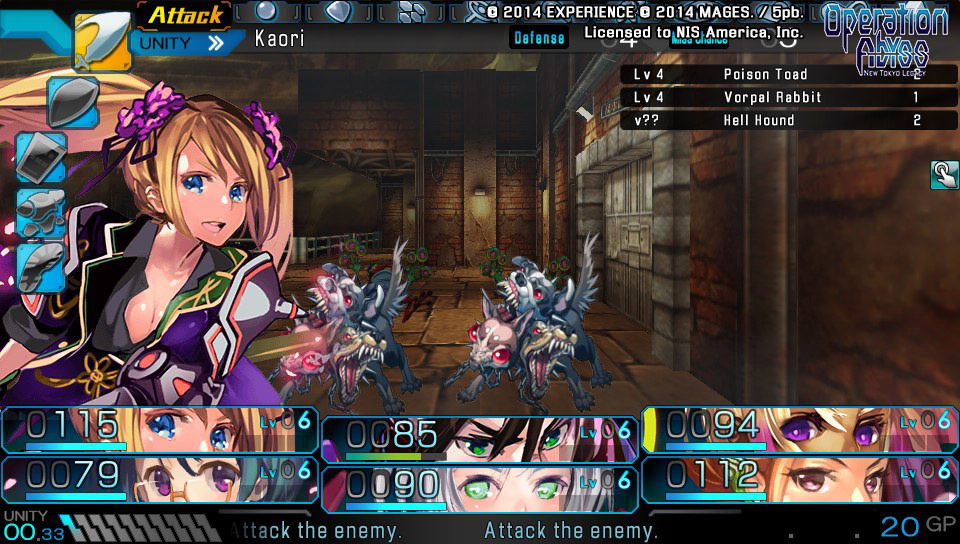Image resolution: width=960 pixels, height=544 pixels.
Task: Open the grey card command icon
Action: tap(41, 157)
